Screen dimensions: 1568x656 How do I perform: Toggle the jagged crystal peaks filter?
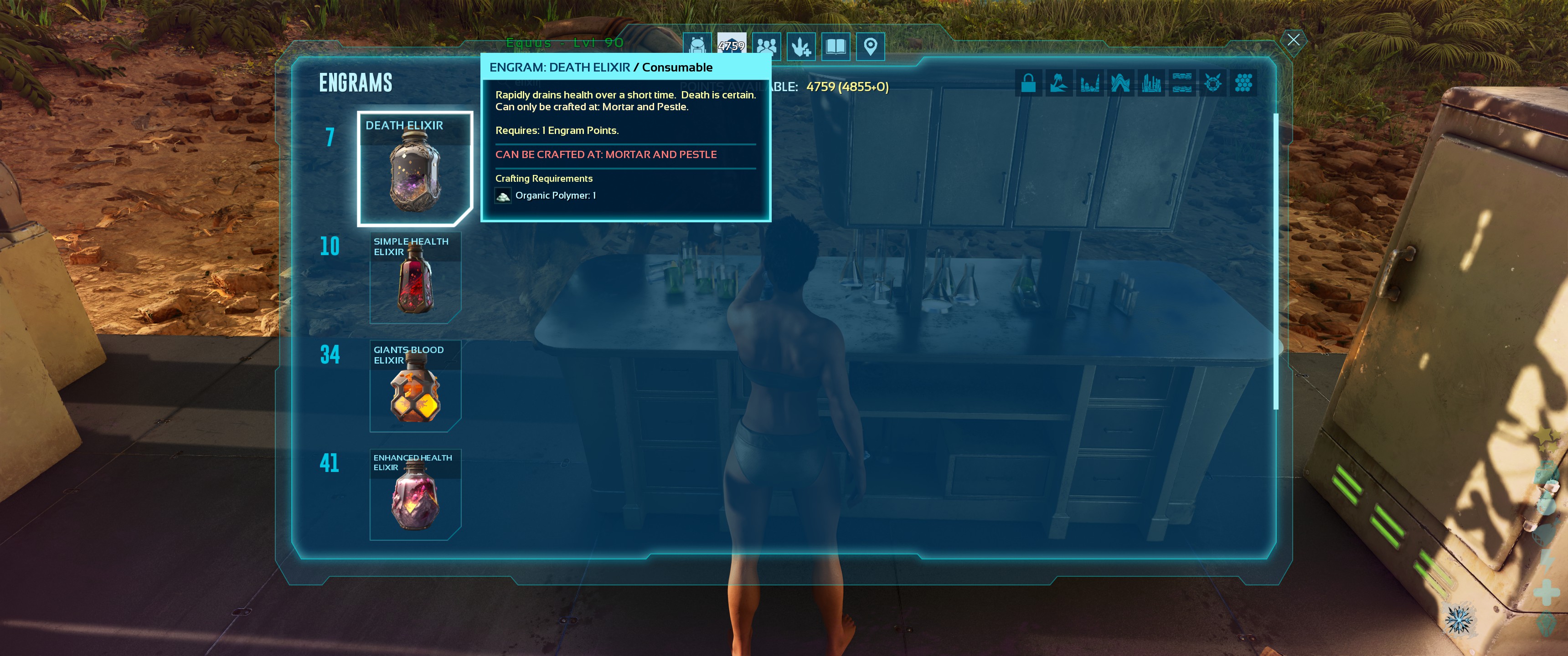click(1120, 83)
